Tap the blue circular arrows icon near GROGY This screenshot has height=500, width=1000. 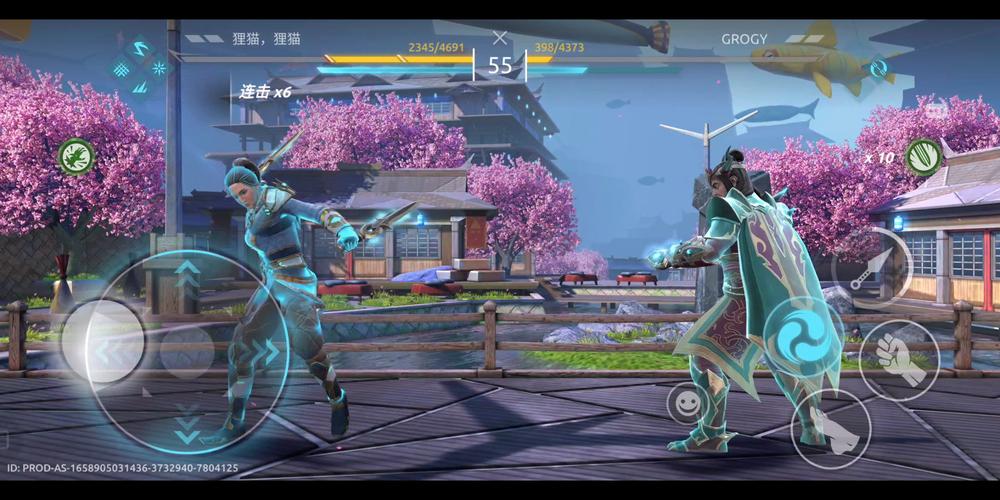877,69
